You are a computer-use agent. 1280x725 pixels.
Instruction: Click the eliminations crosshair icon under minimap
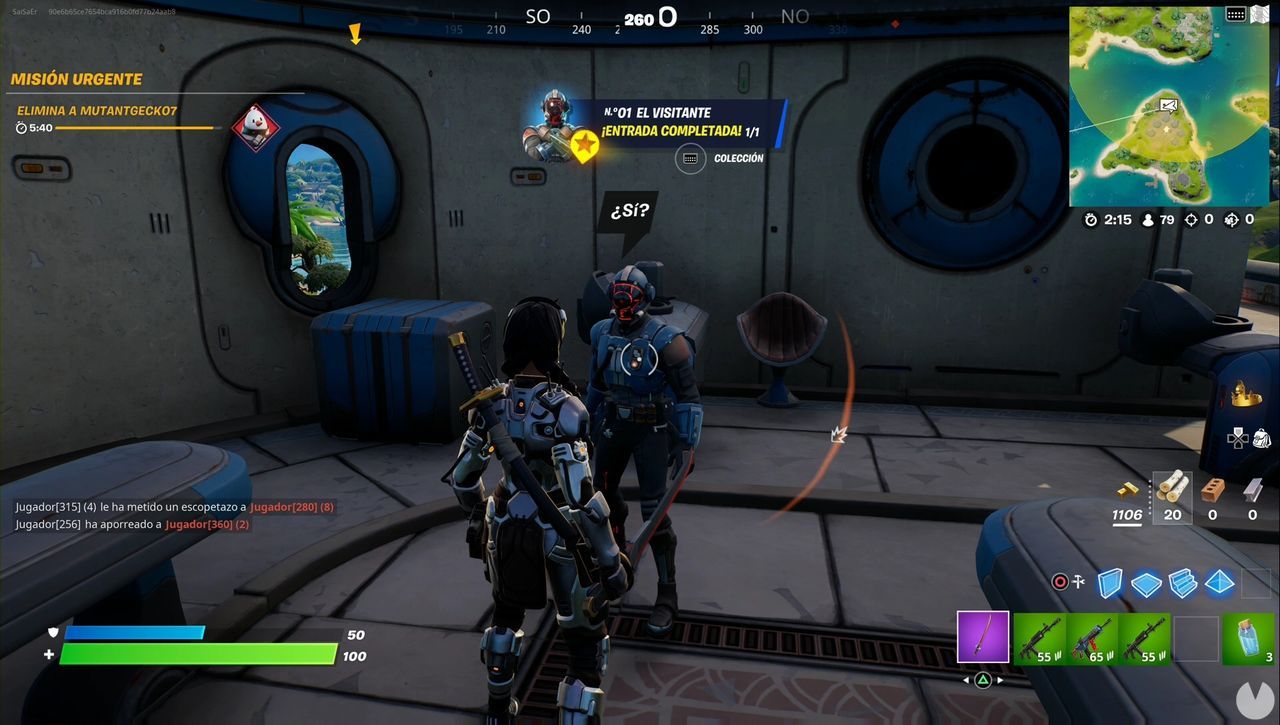[1192, 220]
